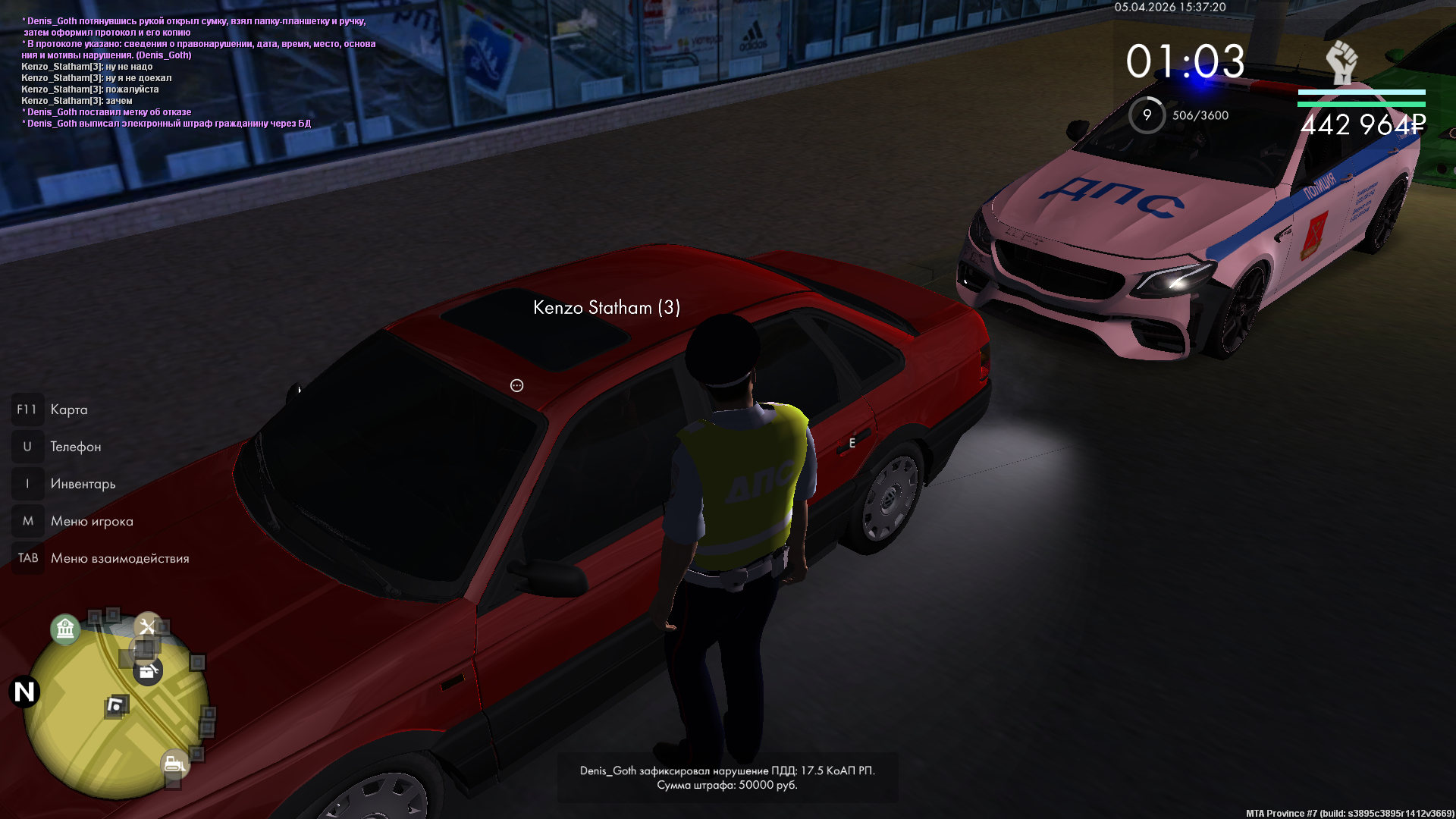Screen dimensions: 1456x819
Task: Select the crossed wrench and screwdriver minimap marker
Action: (147, 626)
